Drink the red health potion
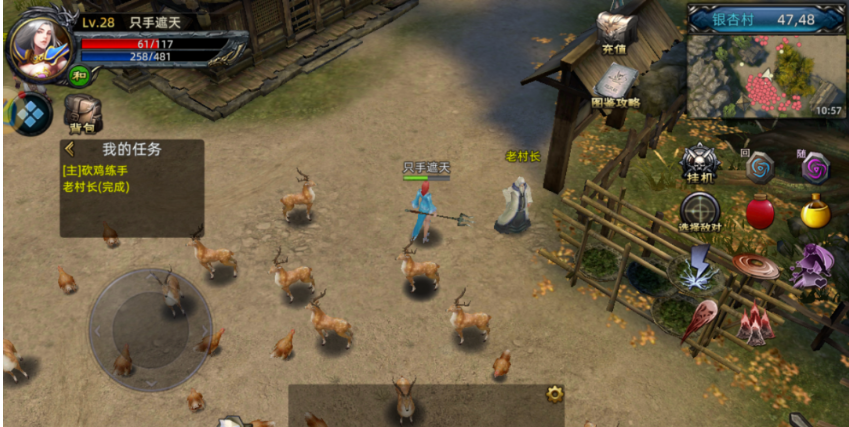 (x=760, y=212)
